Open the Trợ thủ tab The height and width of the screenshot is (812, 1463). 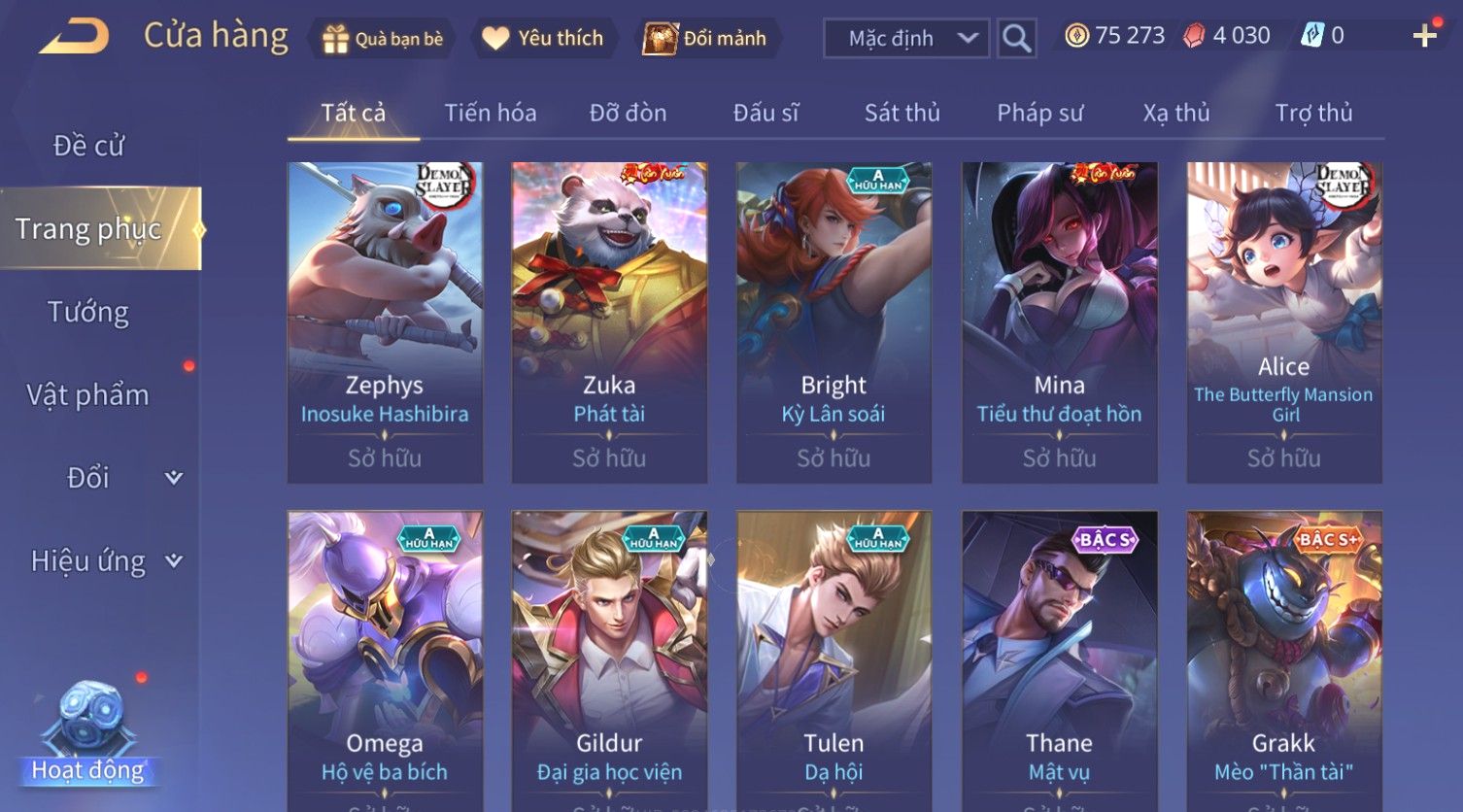(1313, 113)
